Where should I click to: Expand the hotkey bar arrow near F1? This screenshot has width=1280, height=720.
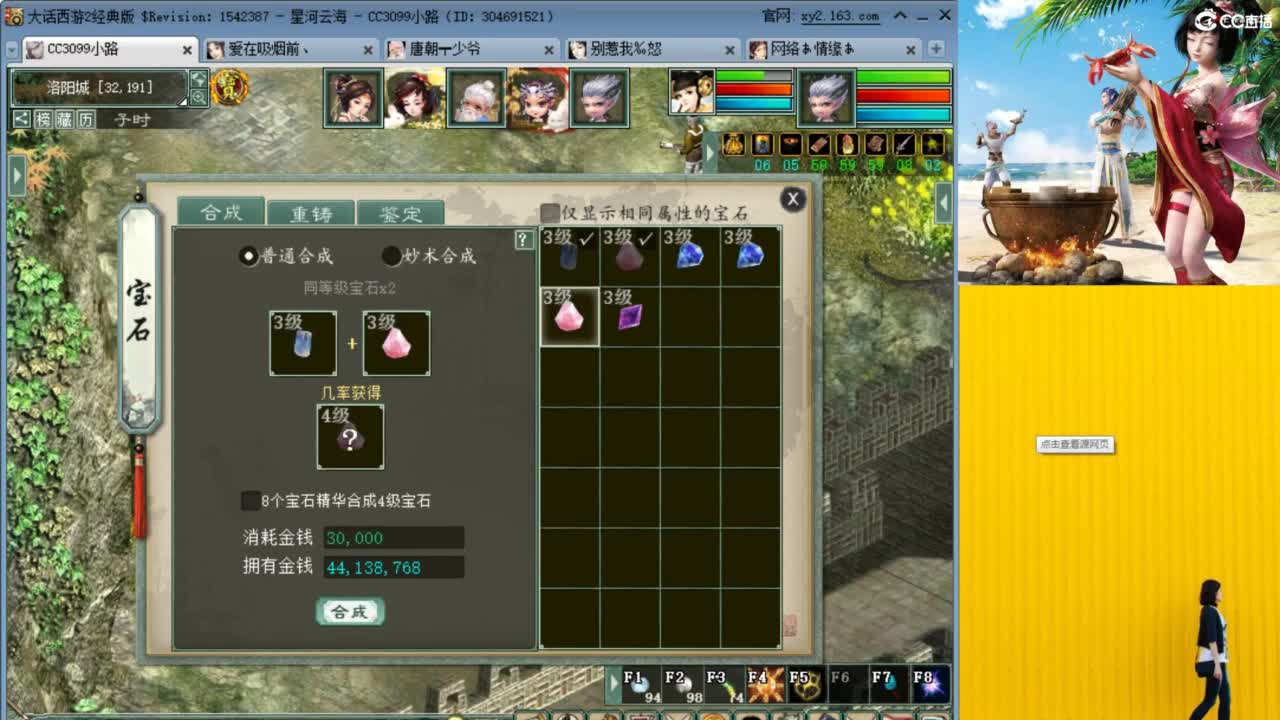(615, 684)
